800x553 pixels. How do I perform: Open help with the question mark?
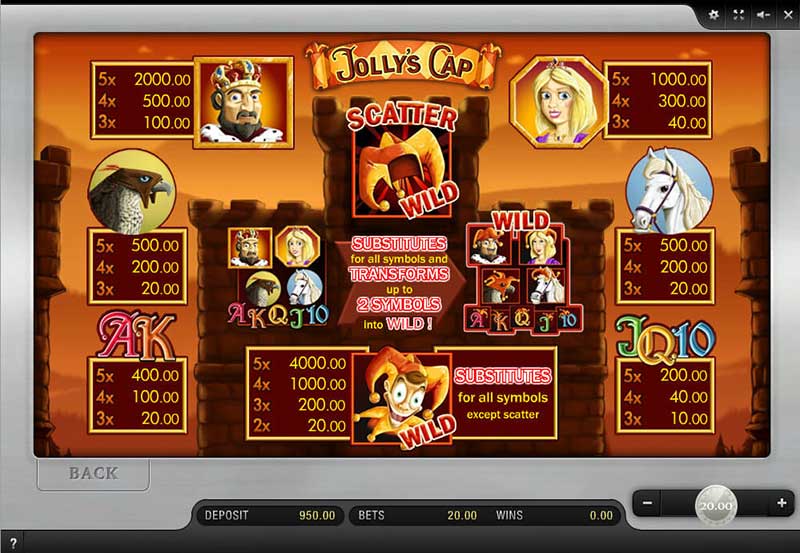pyautogui.click(x=14, y=542)
